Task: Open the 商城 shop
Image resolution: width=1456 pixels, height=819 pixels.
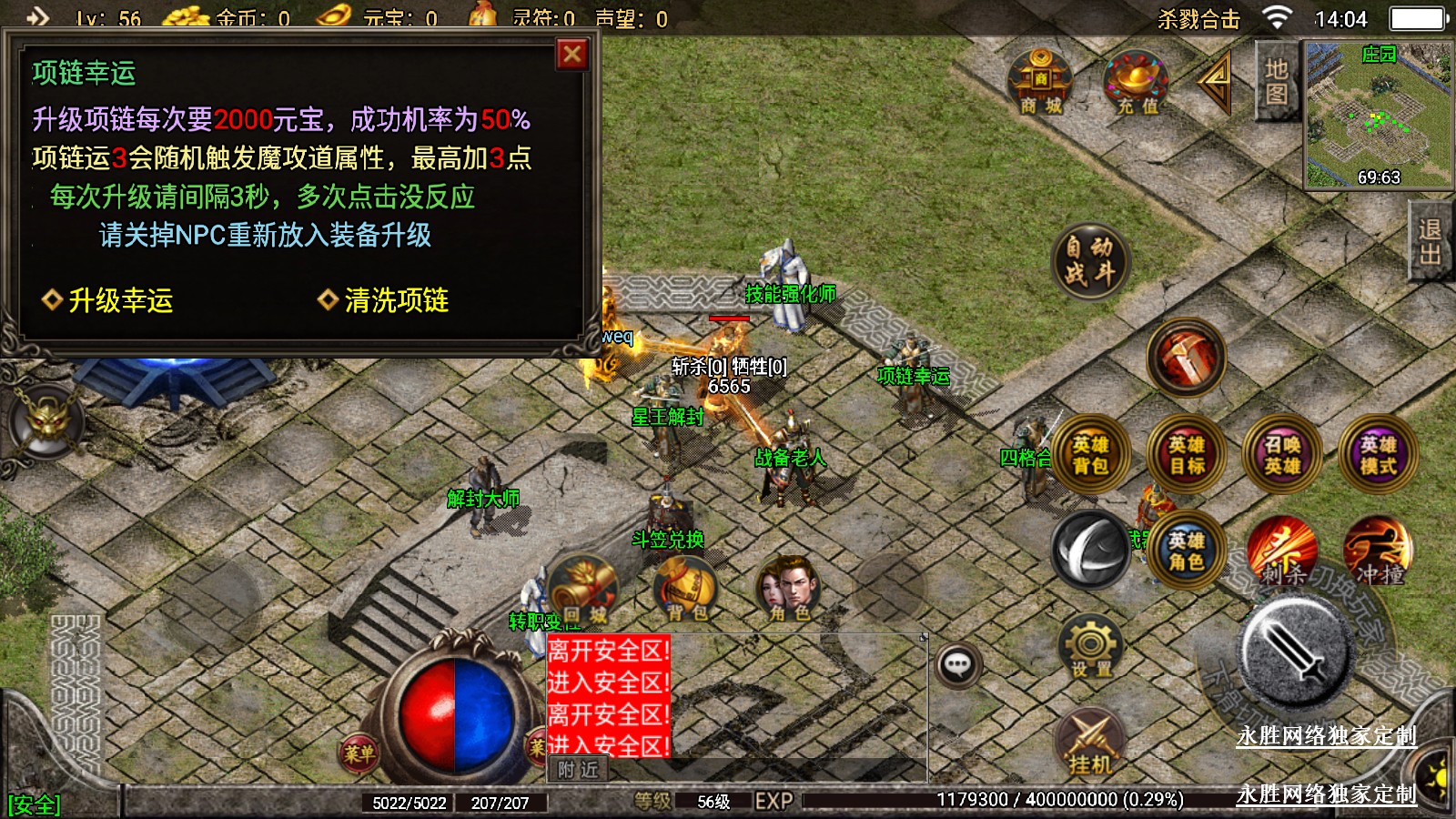Action: click(1041, 83)
